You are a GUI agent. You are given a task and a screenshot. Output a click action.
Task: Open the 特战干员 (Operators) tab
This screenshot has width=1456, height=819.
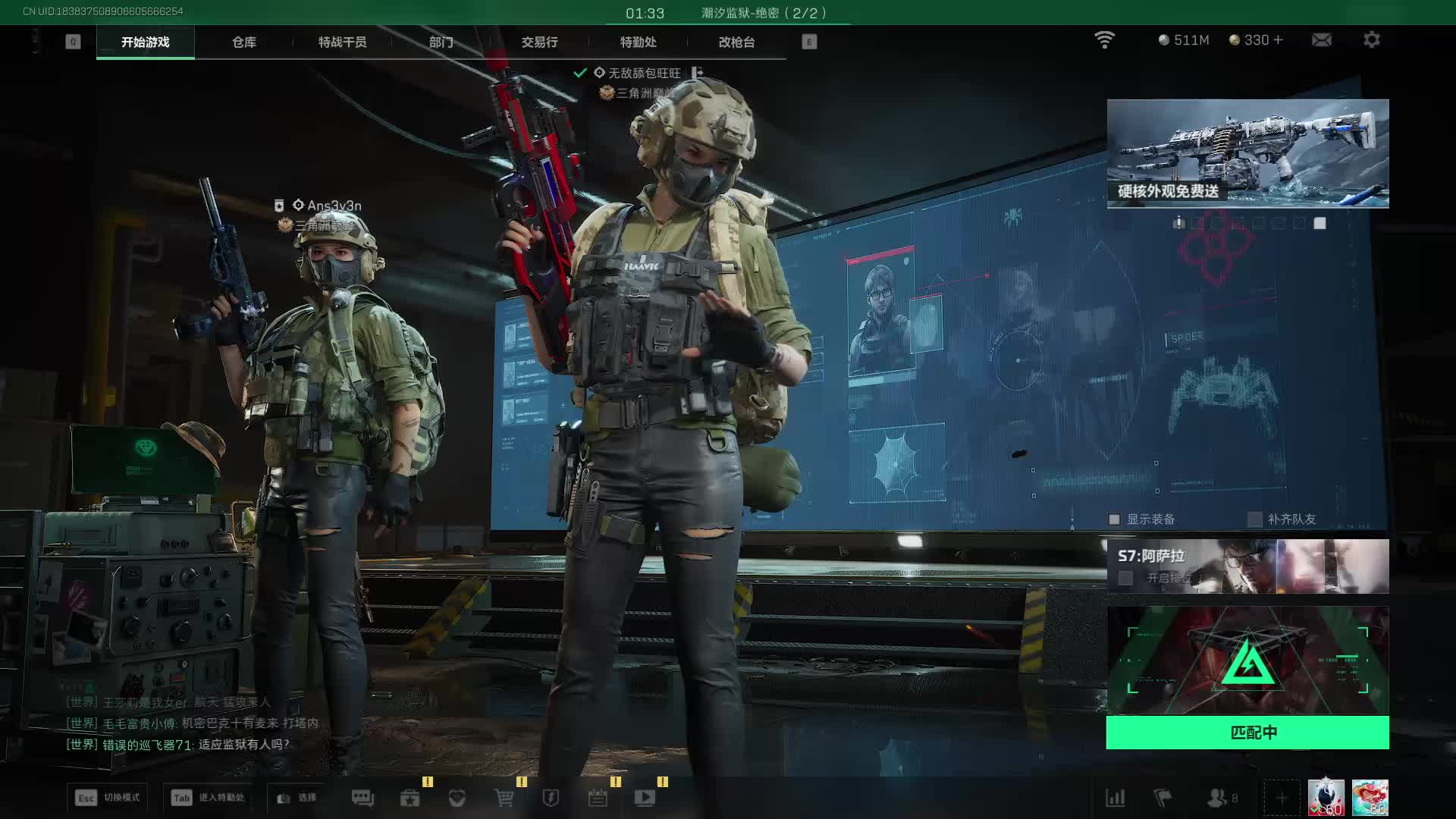342,42
